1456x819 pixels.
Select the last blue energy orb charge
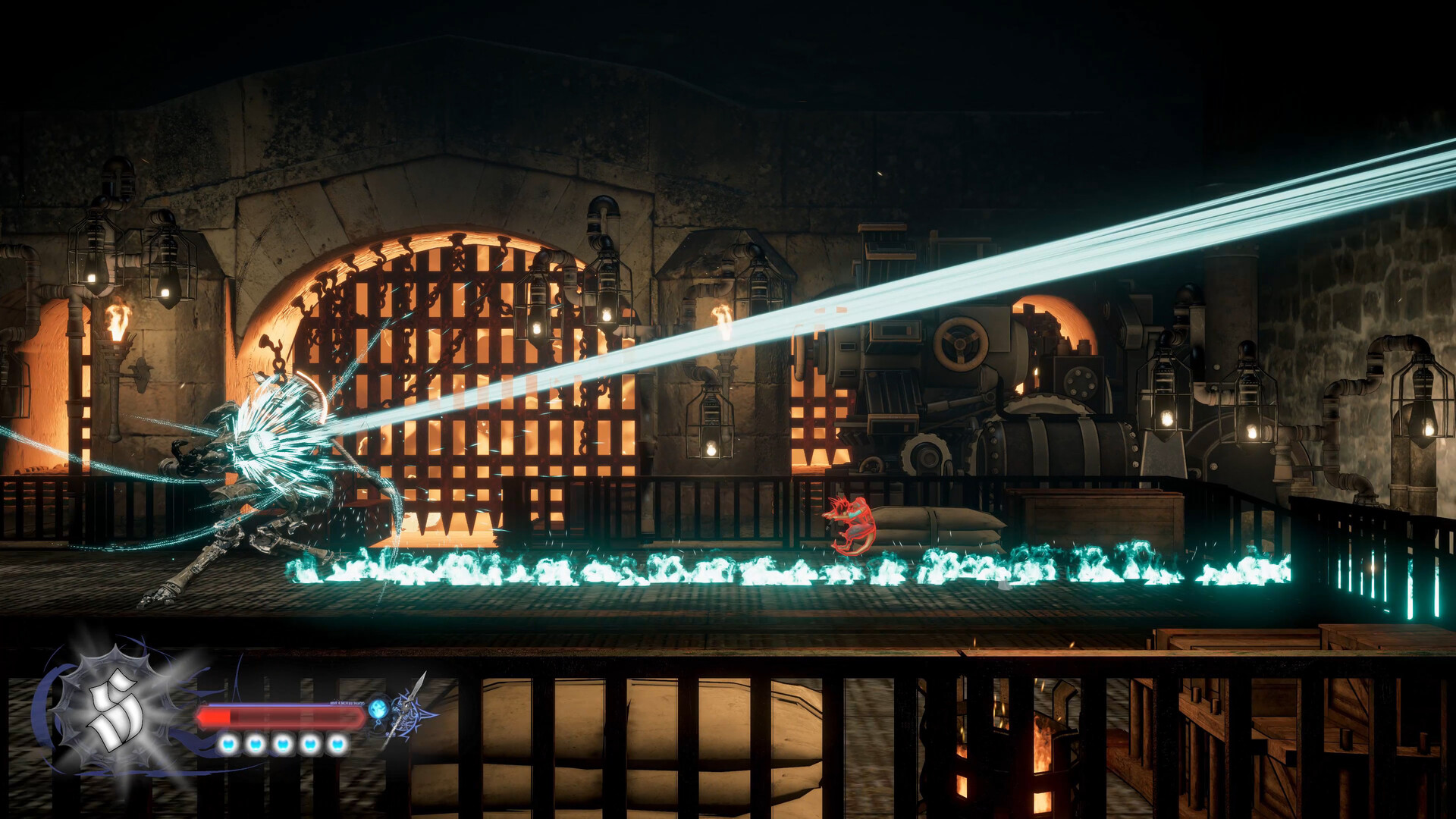tap(336, 745)
